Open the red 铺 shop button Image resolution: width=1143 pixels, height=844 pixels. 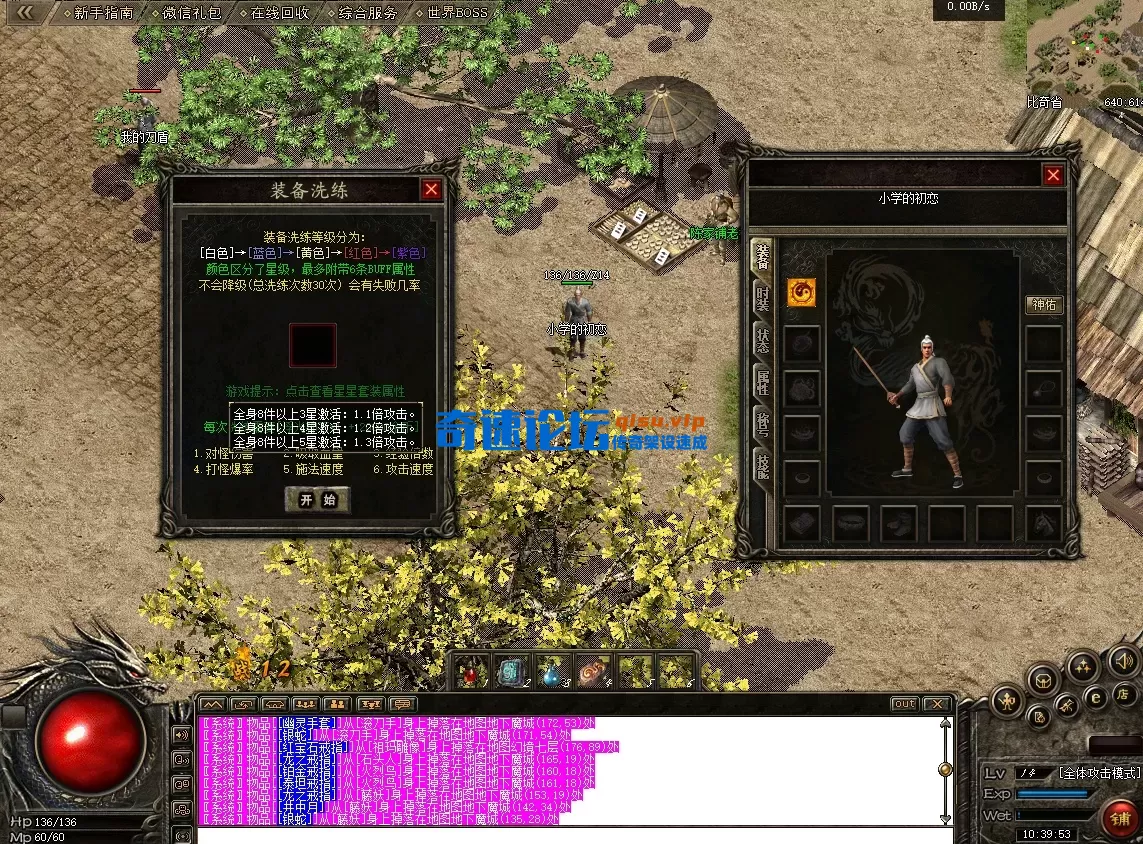[1119, 819]
